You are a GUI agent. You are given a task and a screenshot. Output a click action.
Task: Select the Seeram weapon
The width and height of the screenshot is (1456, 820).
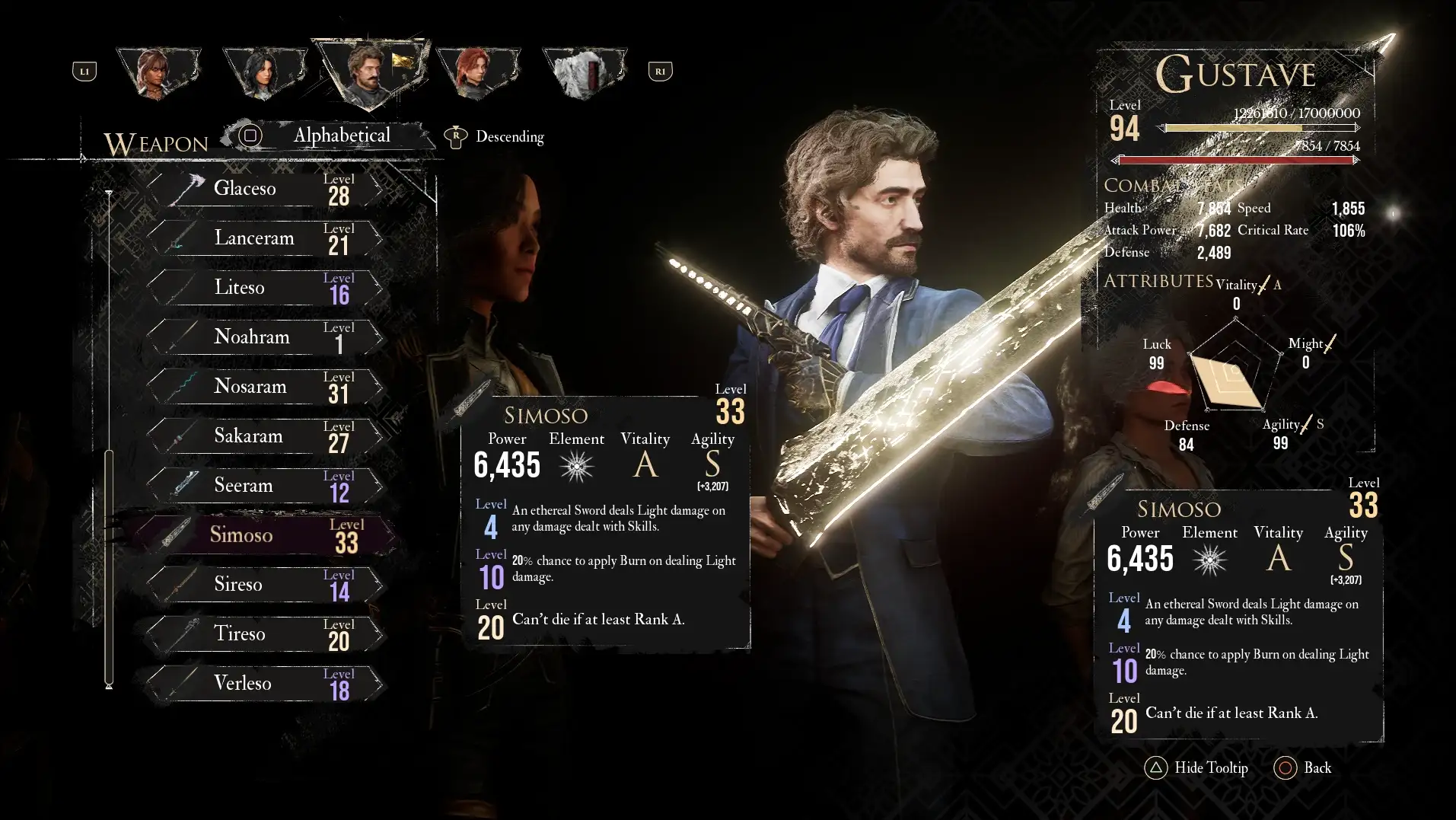[263, 485]
